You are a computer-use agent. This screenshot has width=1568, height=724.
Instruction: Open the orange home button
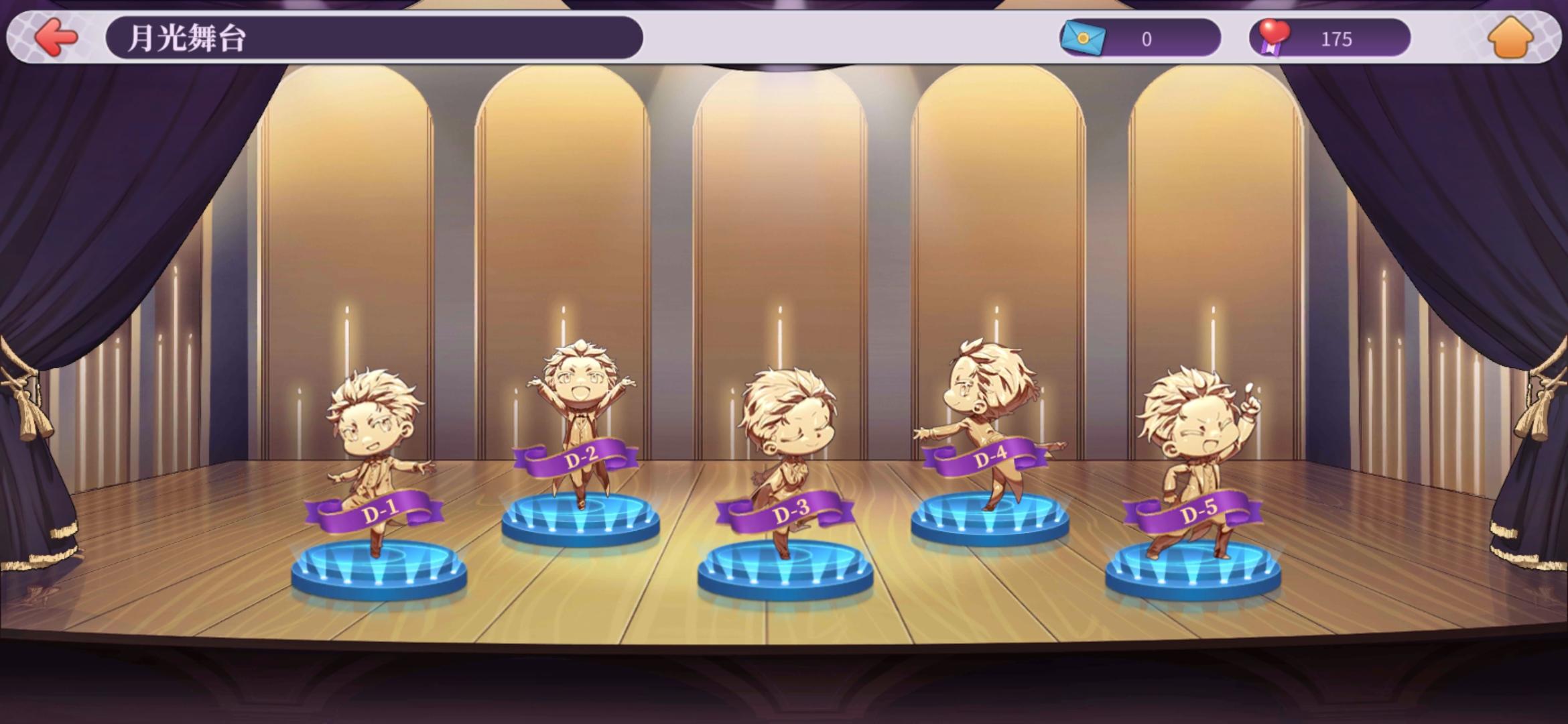point(1512,38)
